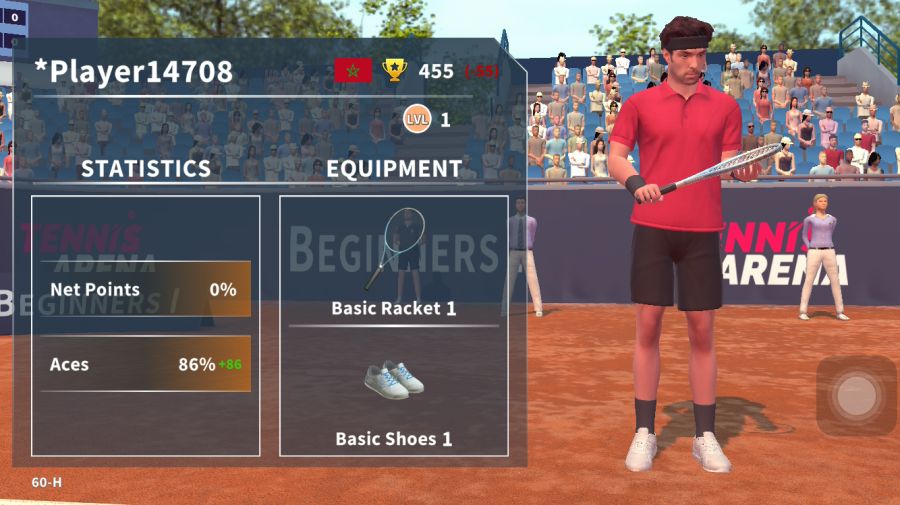Select the Aces statistic row

coord(146,364)
